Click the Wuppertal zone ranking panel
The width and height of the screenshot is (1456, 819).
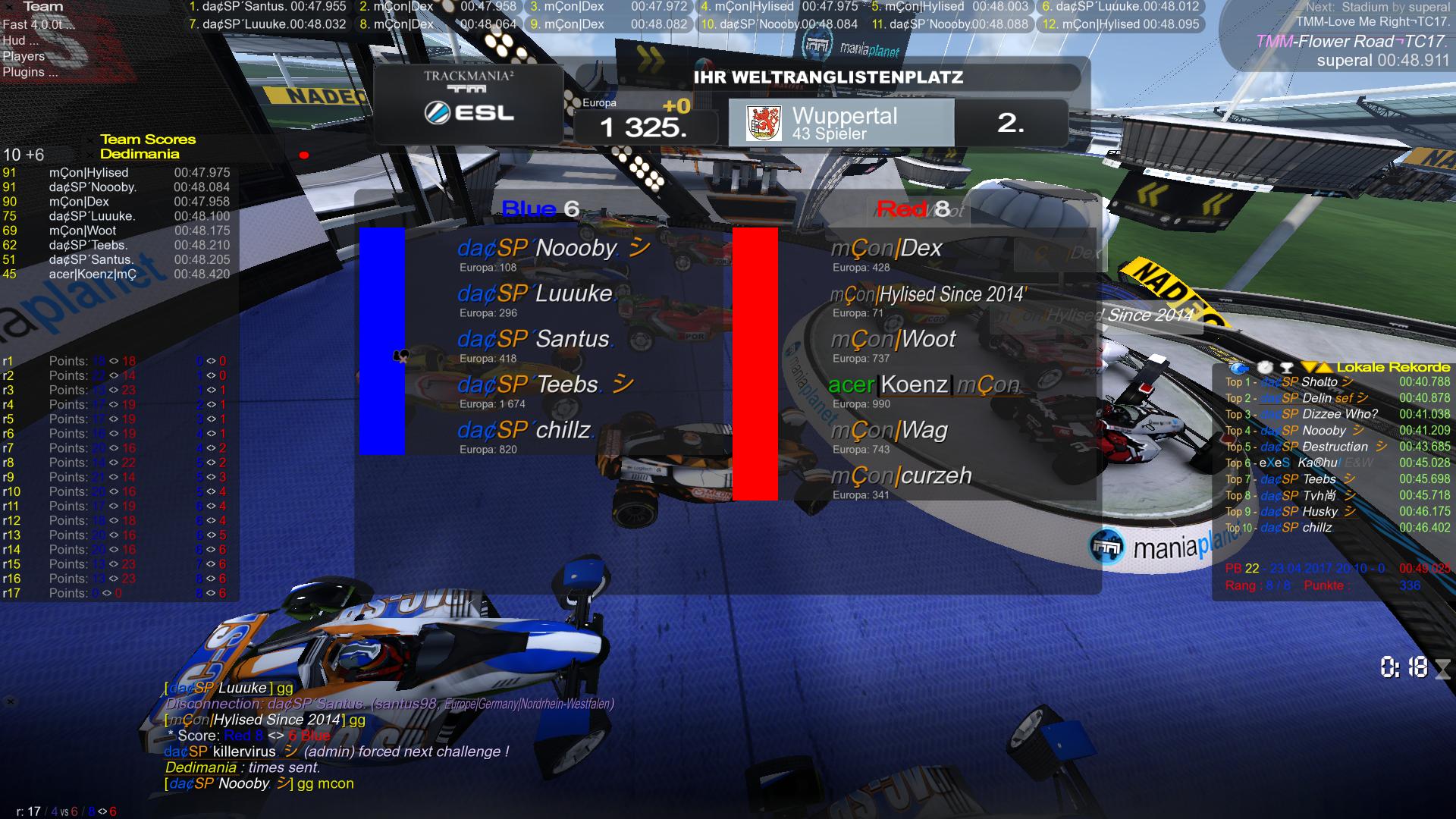point(840,123)
